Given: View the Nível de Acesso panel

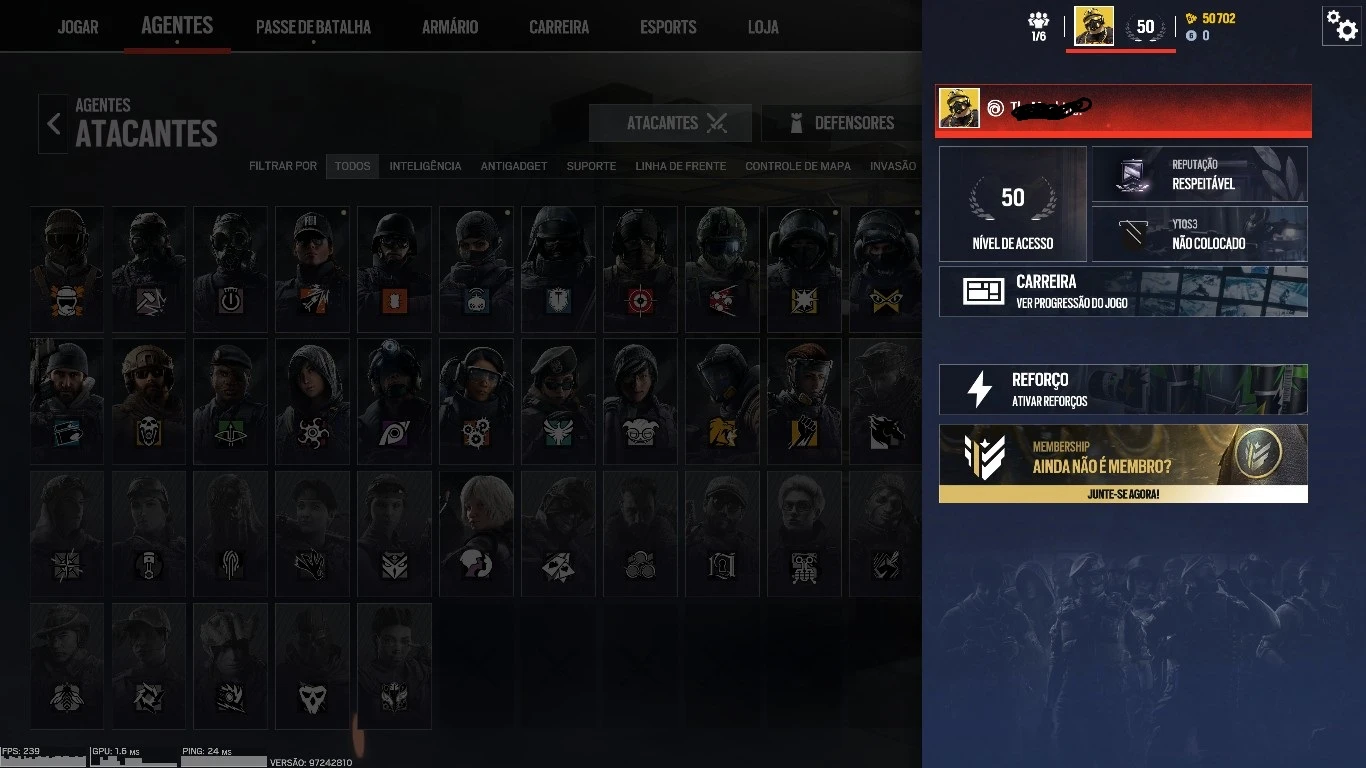Looking at the screenshot, I should click(x=1012, y=204).
